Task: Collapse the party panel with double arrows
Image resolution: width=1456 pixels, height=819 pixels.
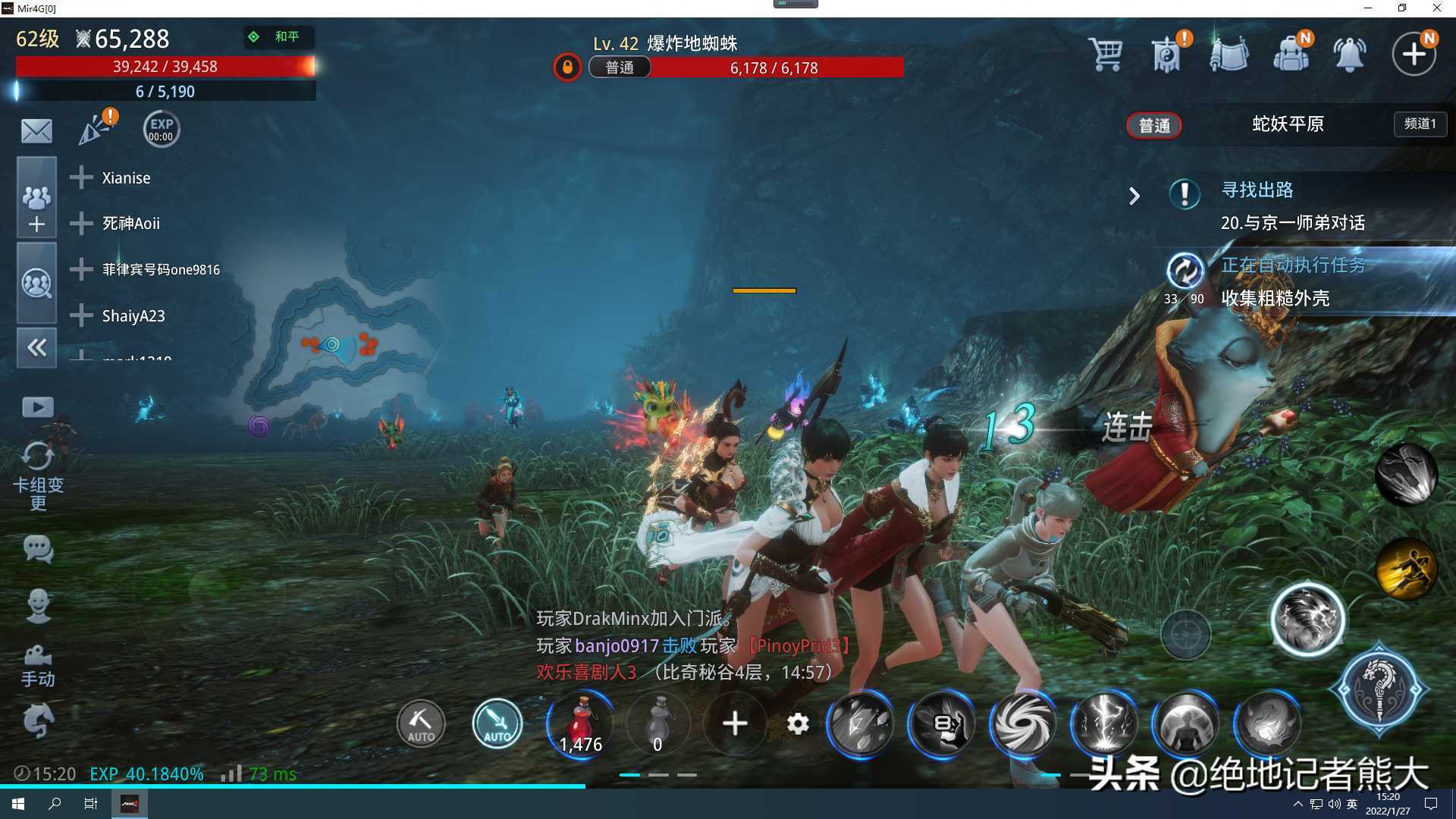Action: click(x=36, y=348)
